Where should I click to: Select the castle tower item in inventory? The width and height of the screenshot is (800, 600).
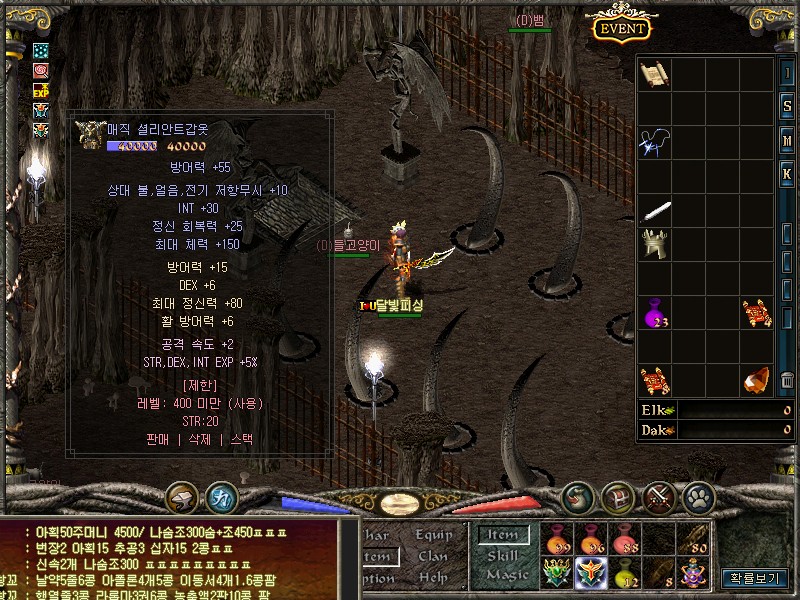pyautogui.click(x=654, y=244)
